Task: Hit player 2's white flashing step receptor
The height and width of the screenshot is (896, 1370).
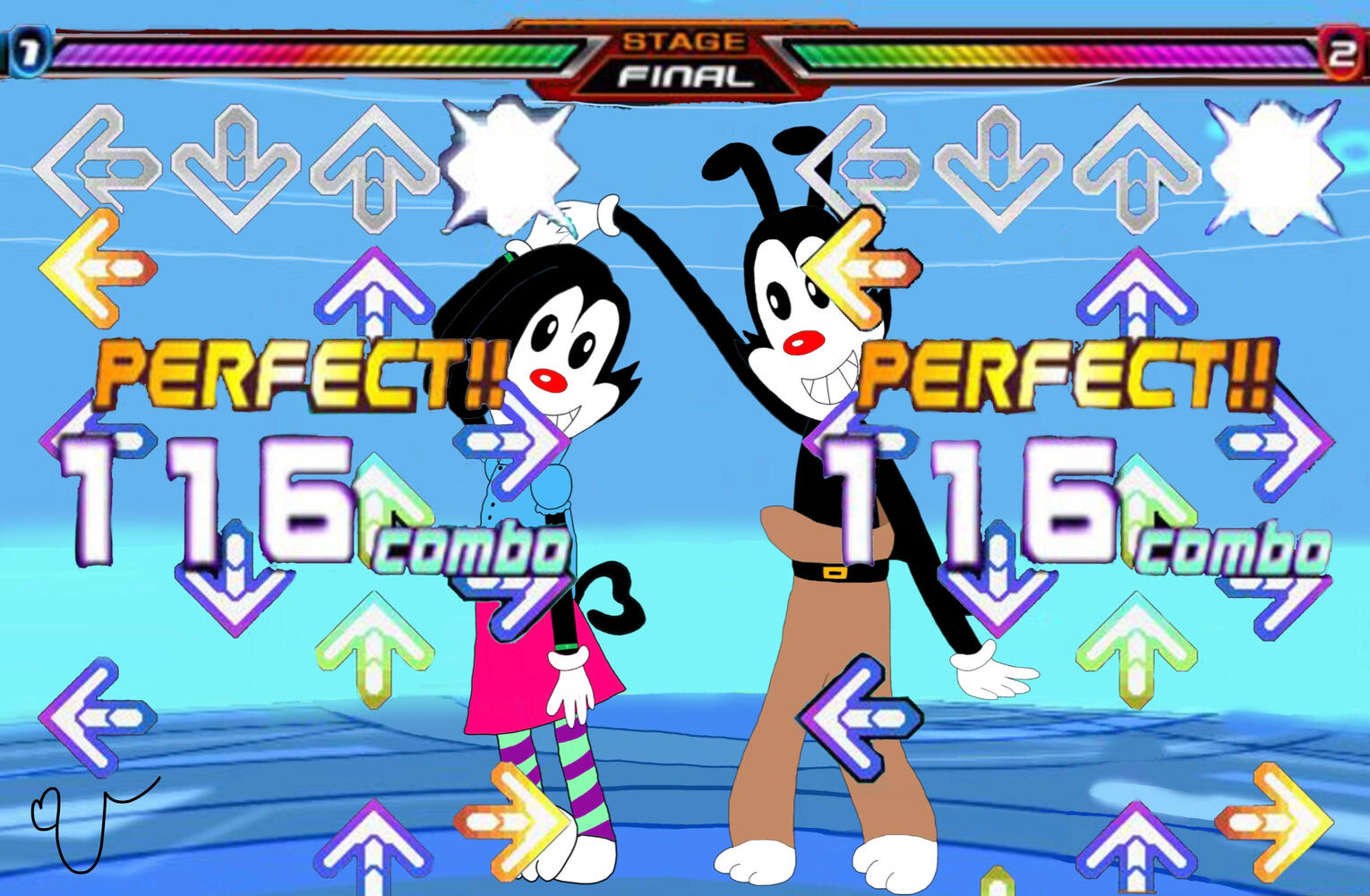Action: (x=1274, y=166)
